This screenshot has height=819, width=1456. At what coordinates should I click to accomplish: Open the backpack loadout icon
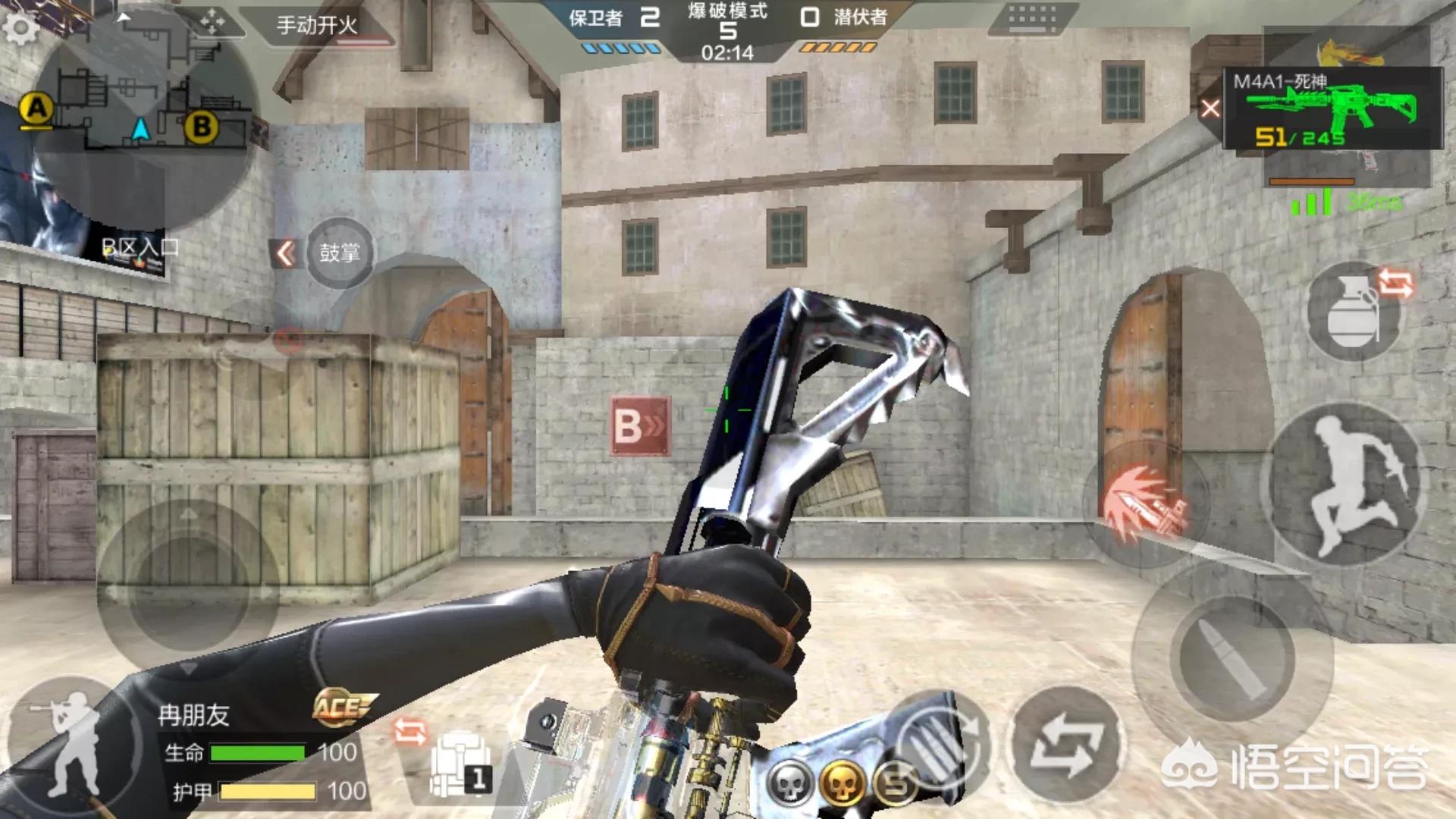(459, 764)
